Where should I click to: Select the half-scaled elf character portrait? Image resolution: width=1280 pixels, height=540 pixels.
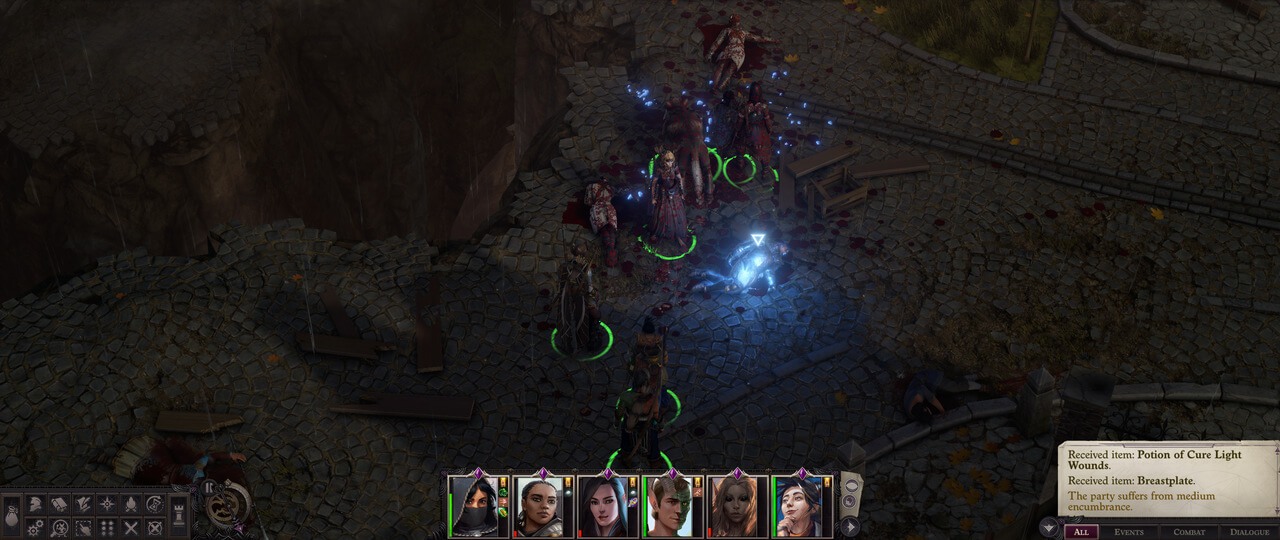coord(670,506)
